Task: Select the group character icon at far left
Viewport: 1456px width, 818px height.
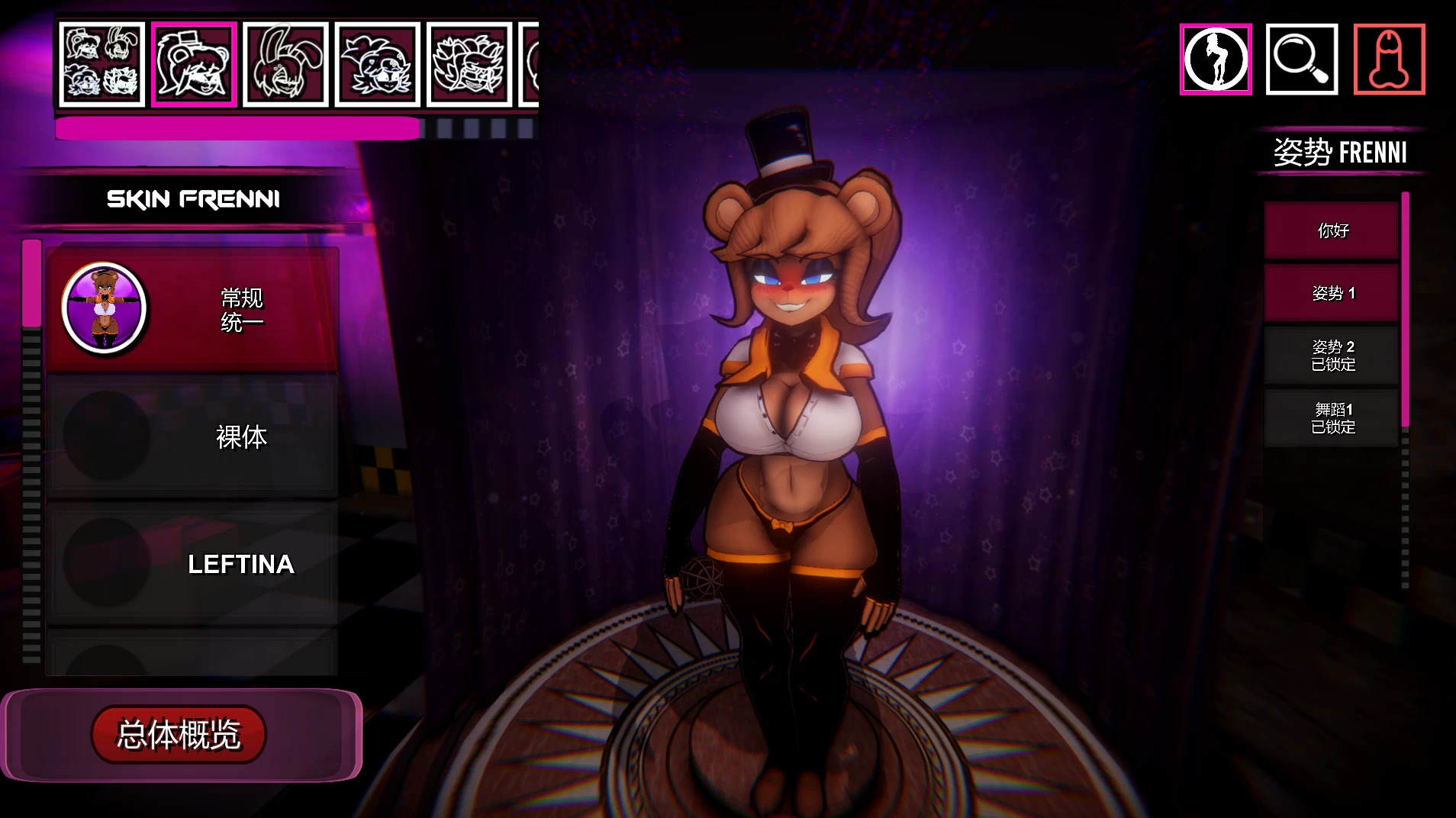Action: point(100,63)
